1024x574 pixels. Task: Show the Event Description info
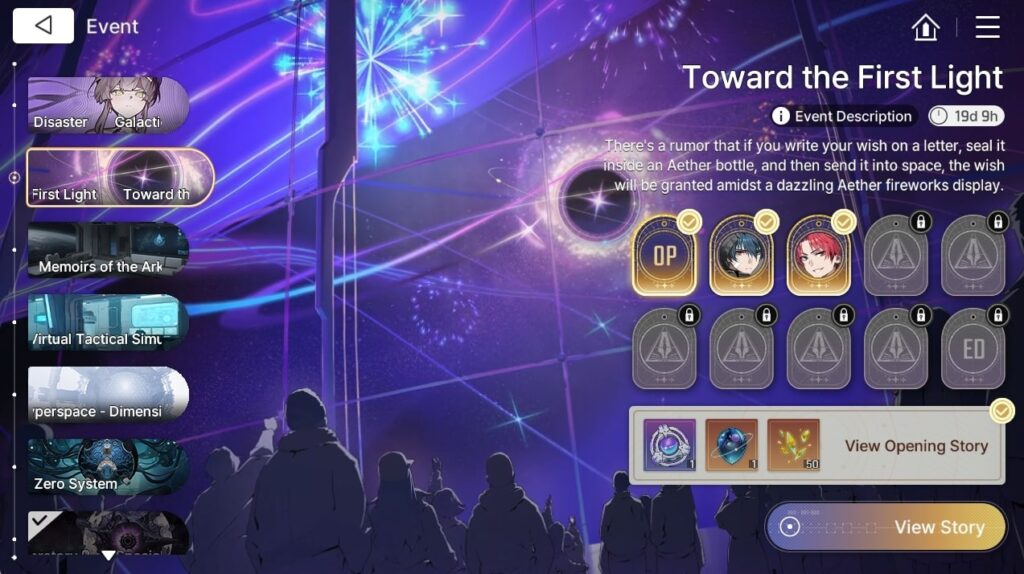[x=843, y=116]
